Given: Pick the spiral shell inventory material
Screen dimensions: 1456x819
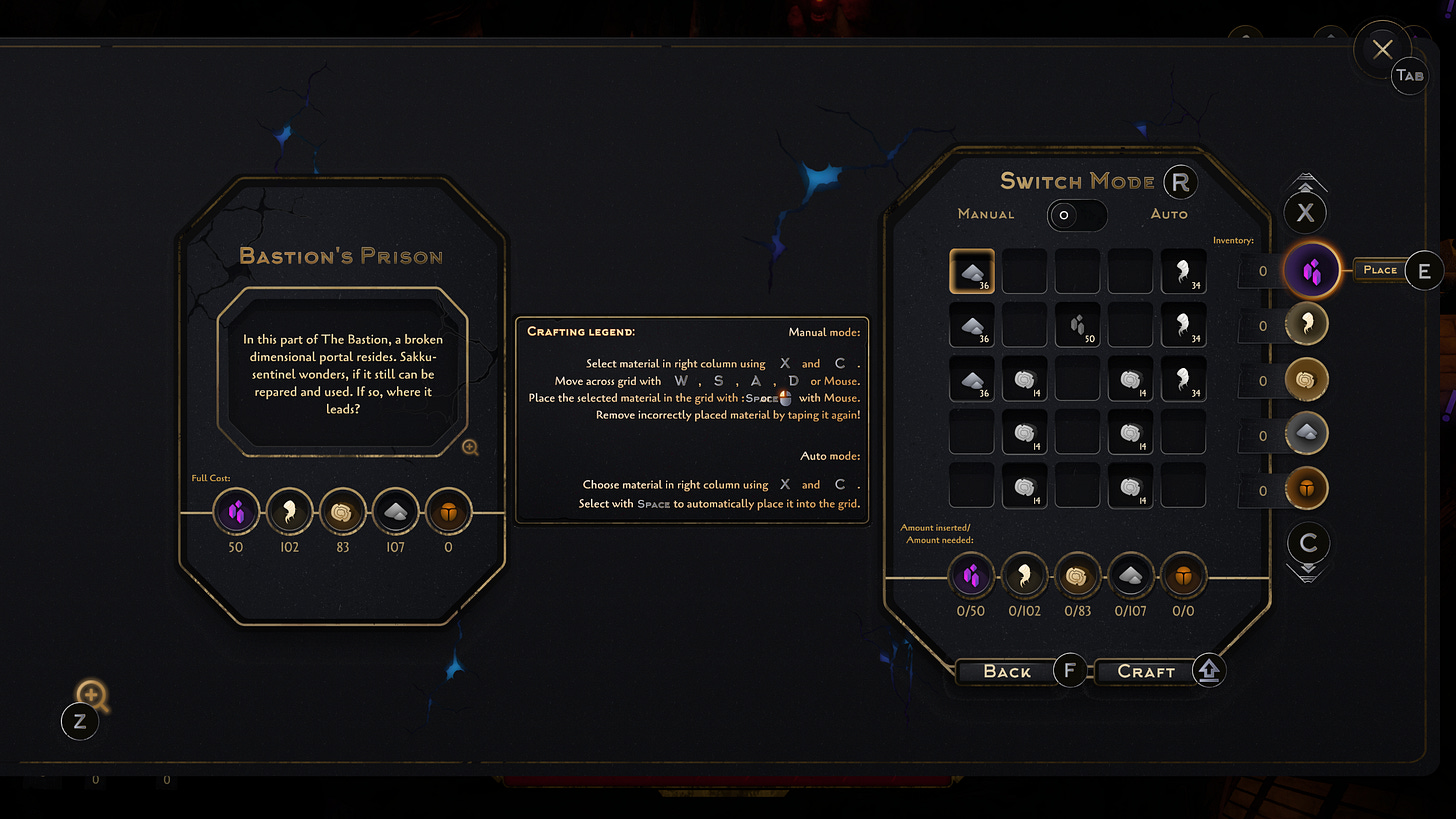Looking at the screenshot, I should tap(1311, 380).
